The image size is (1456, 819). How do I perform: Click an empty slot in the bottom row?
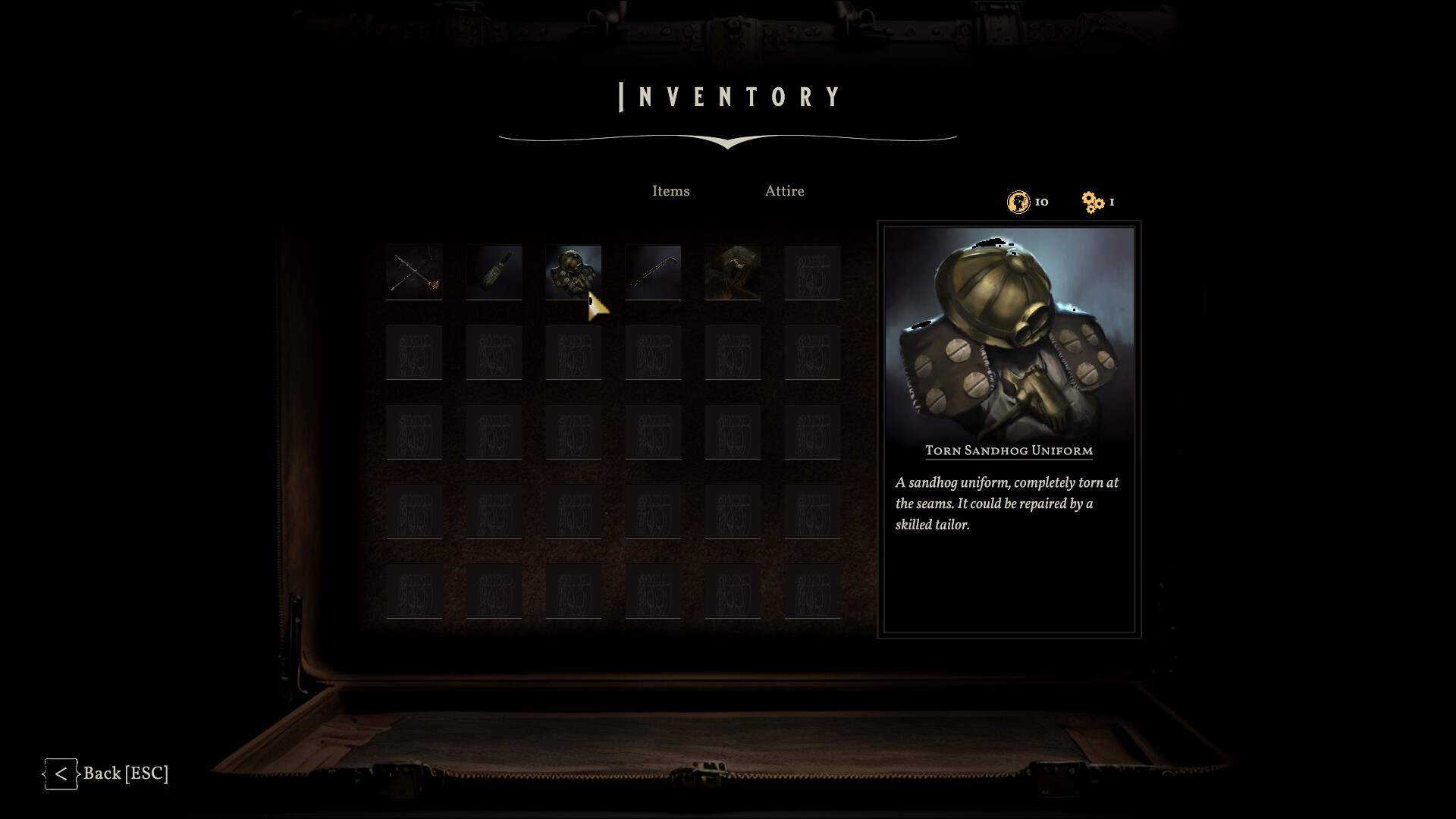tap(573, 591)
